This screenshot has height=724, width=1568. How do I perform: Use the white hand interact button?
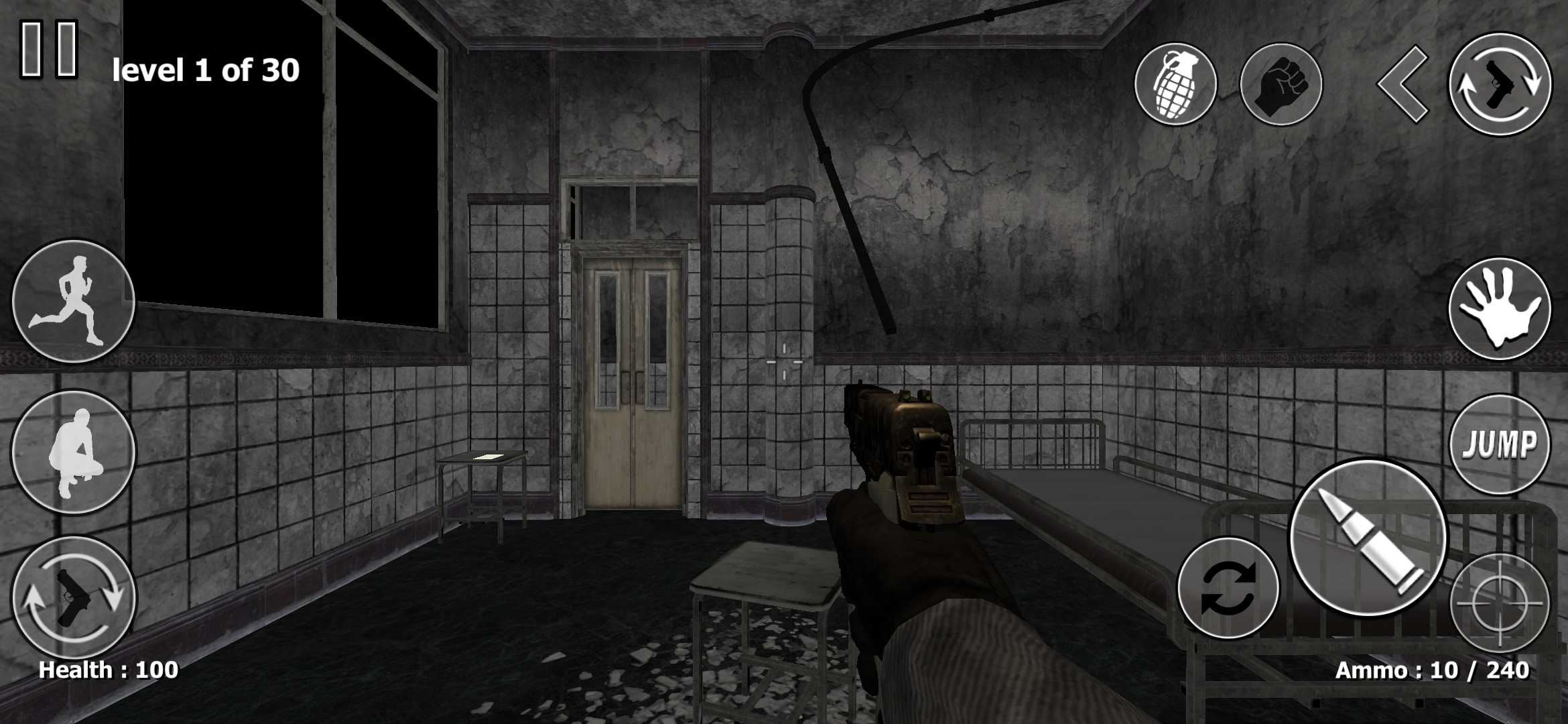click(1500, 309)
